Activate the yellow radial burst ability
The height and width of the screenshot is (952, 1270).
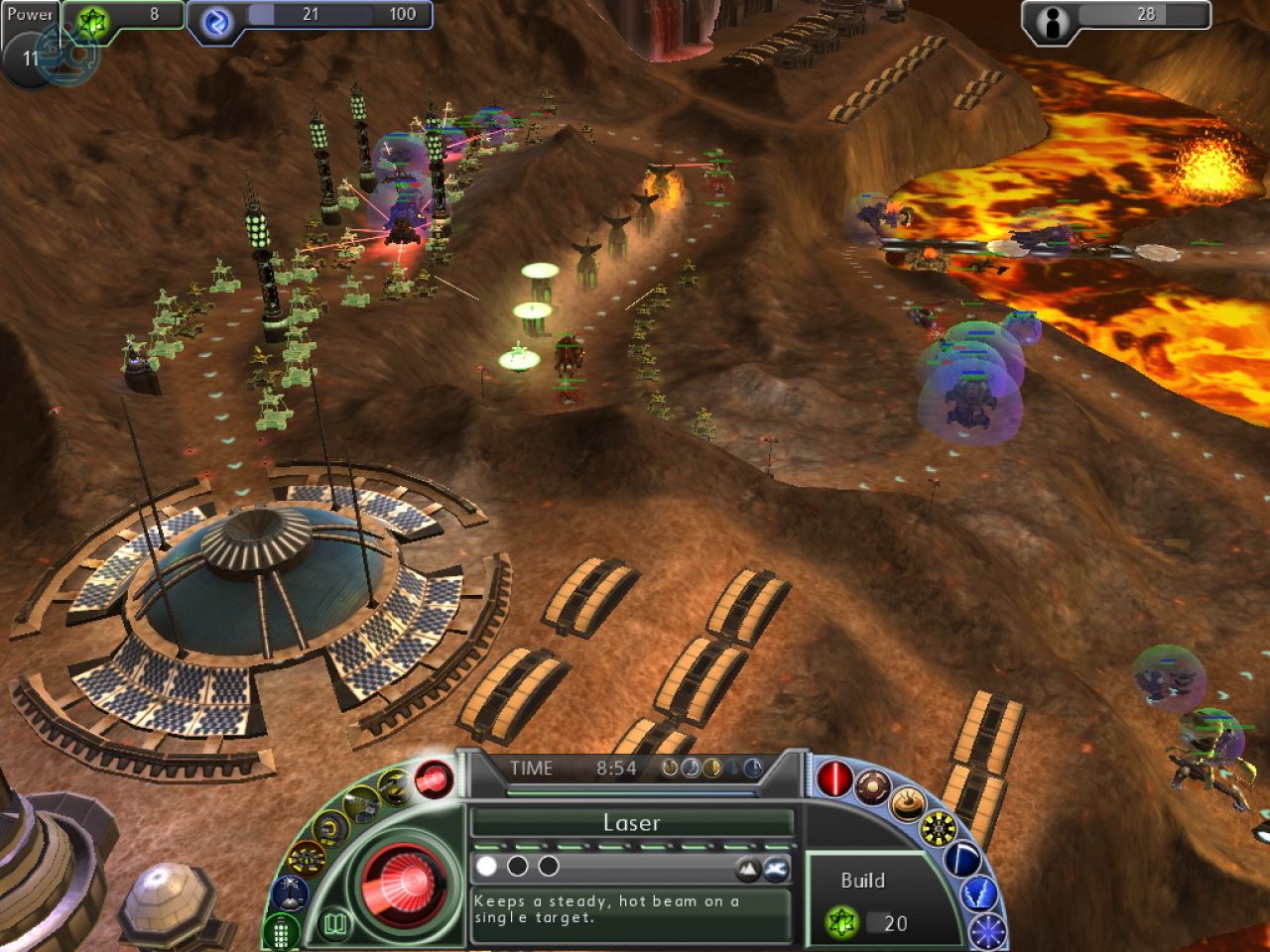[x=938, y=828]
